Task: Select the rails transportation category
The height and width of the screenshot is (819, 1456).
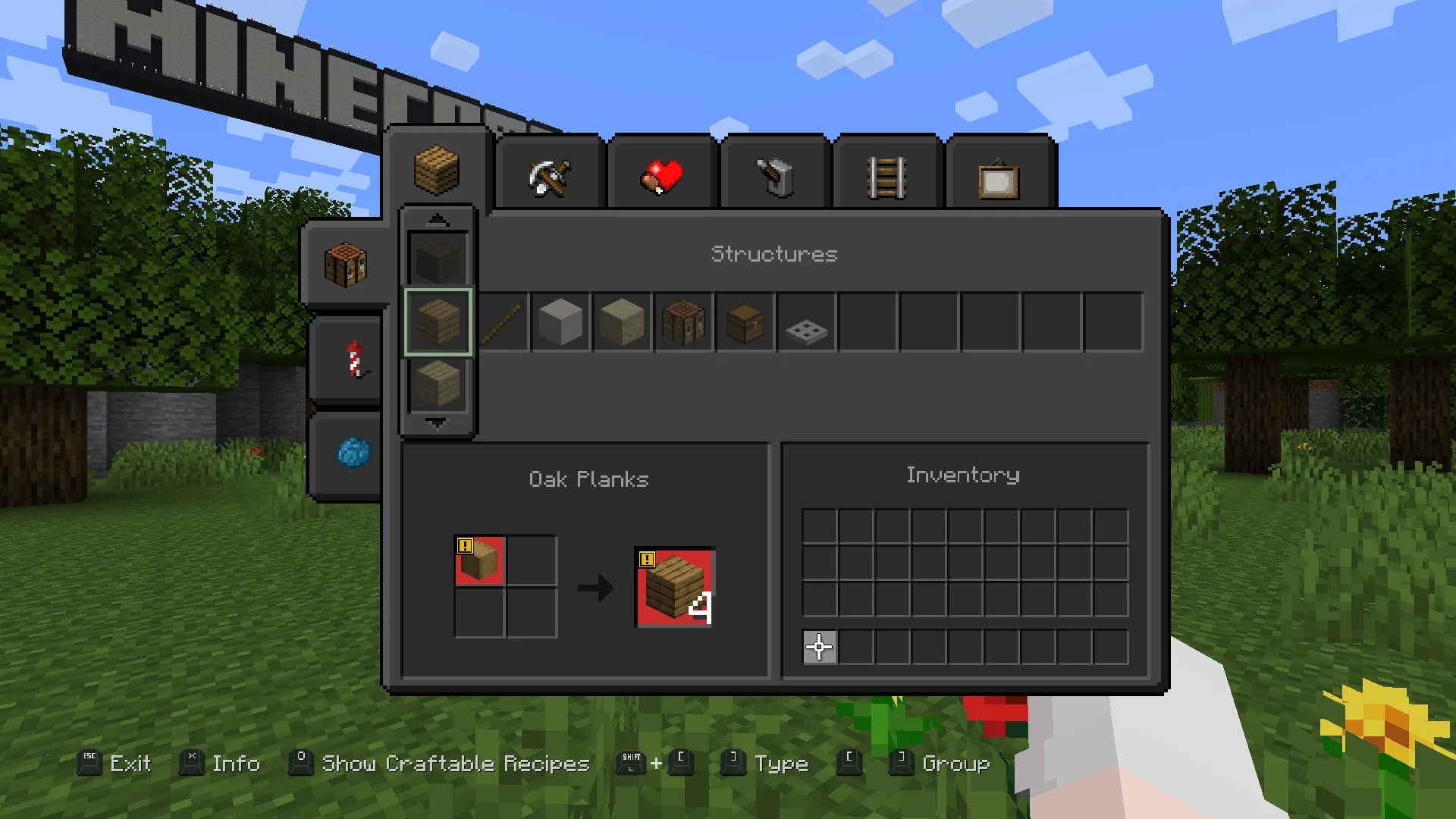Action: pyautogui.click(x=887, y=174)
